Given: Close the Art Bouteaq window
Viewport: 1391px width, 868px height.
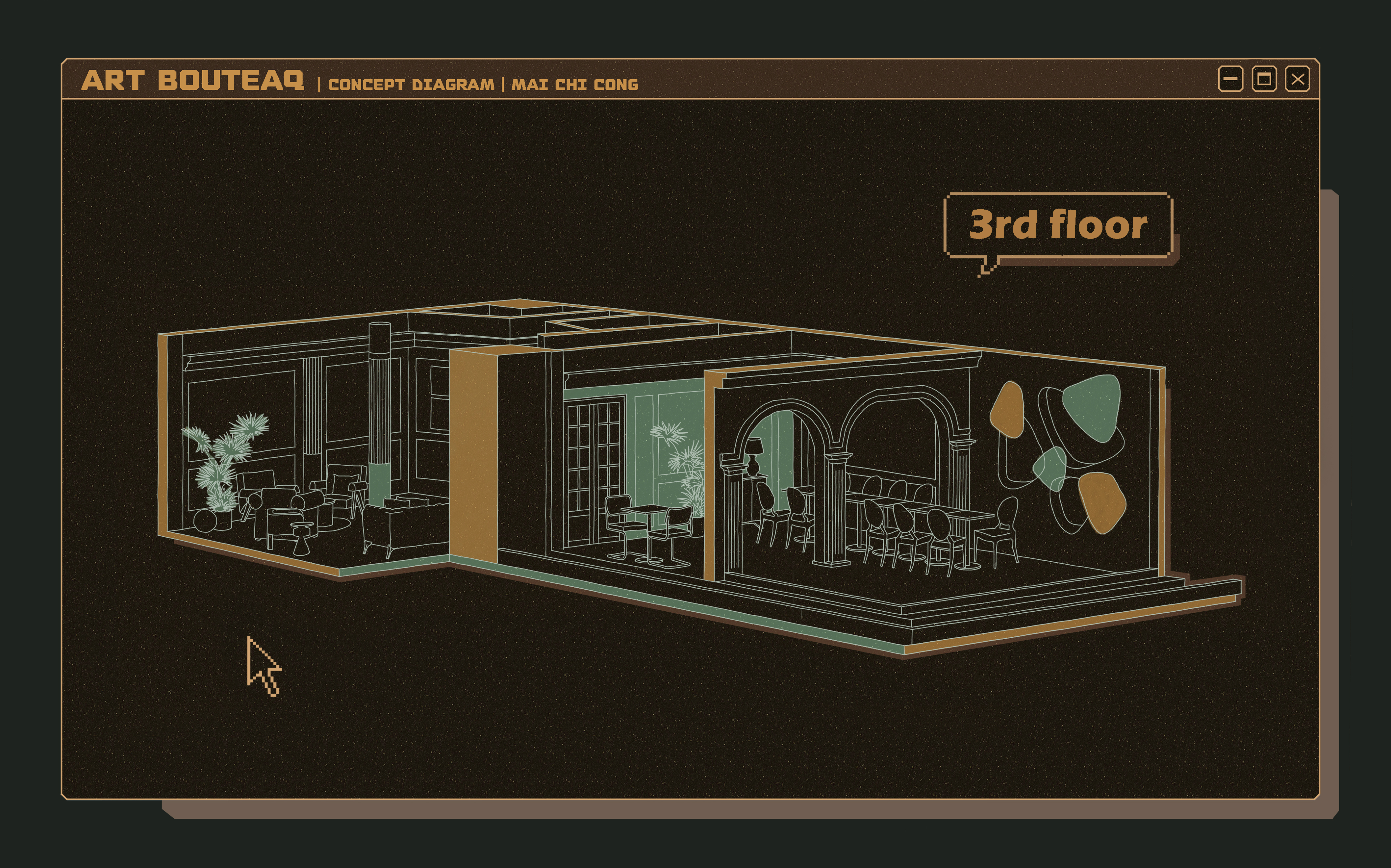Looking at the screenshot, I should click(1298, 79).
